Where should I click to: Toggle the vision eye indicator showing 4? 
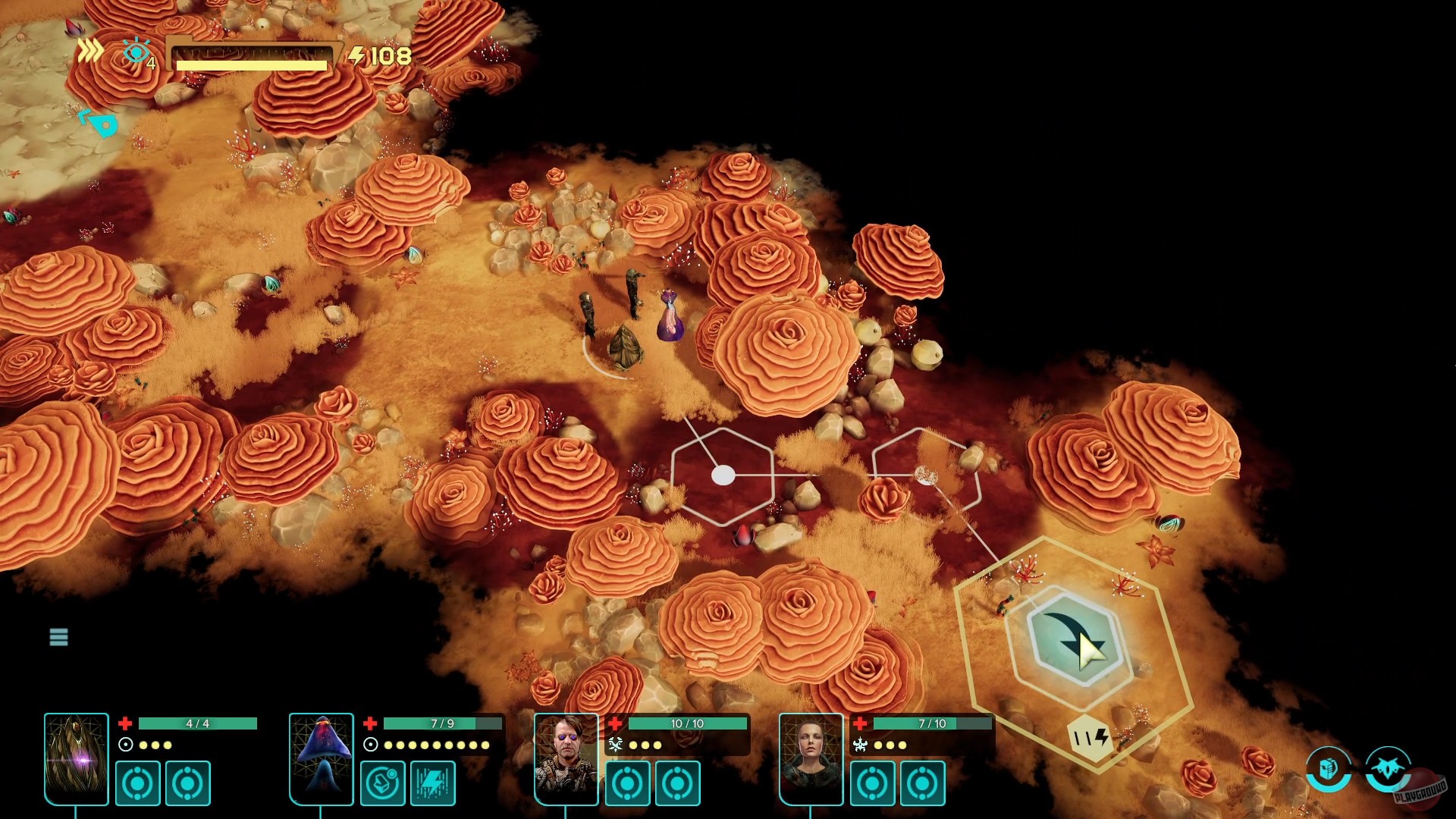(x=136, y=52)
